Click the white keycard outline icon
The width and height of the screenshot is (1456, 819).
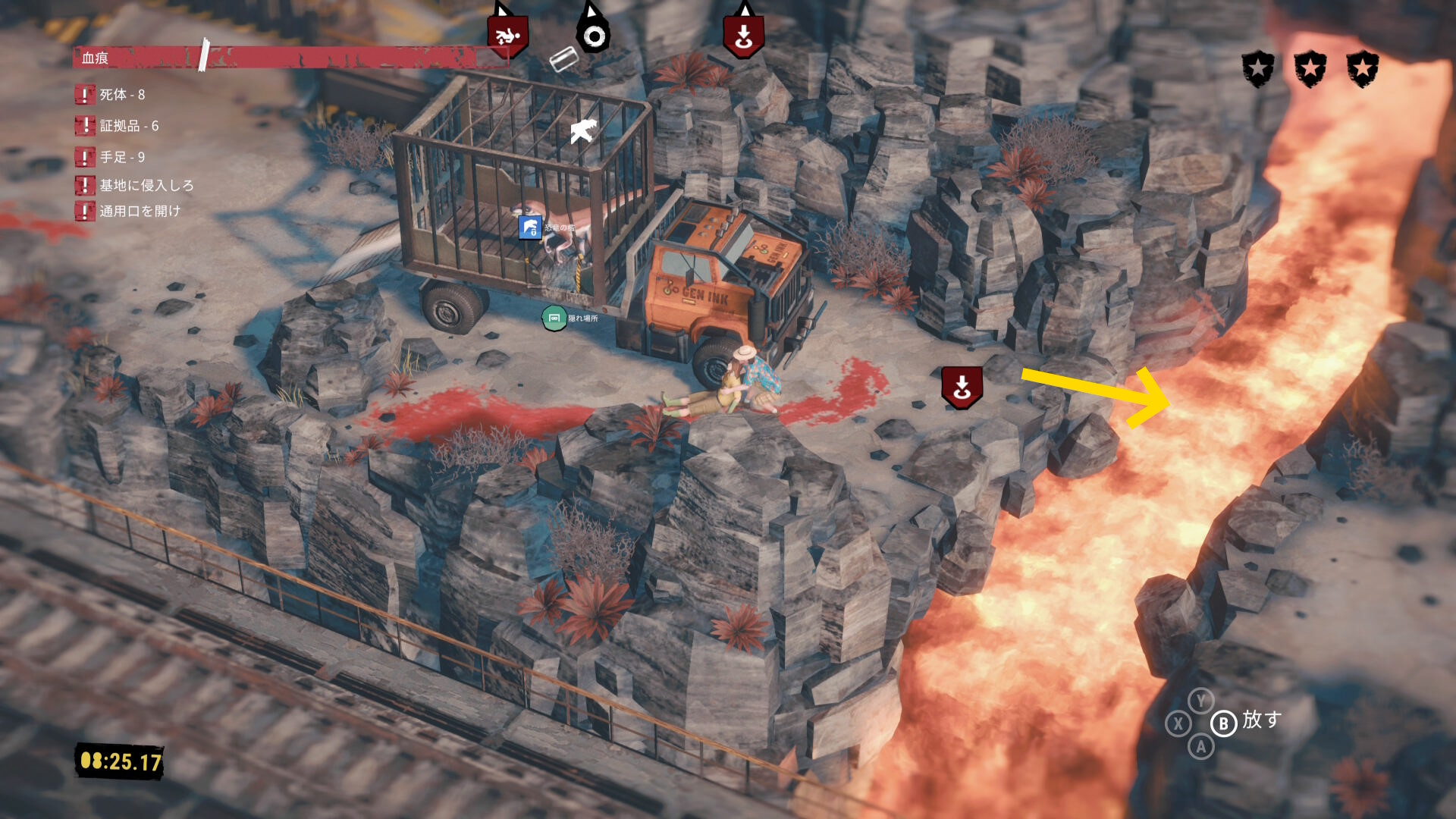(x=563, y=59)
